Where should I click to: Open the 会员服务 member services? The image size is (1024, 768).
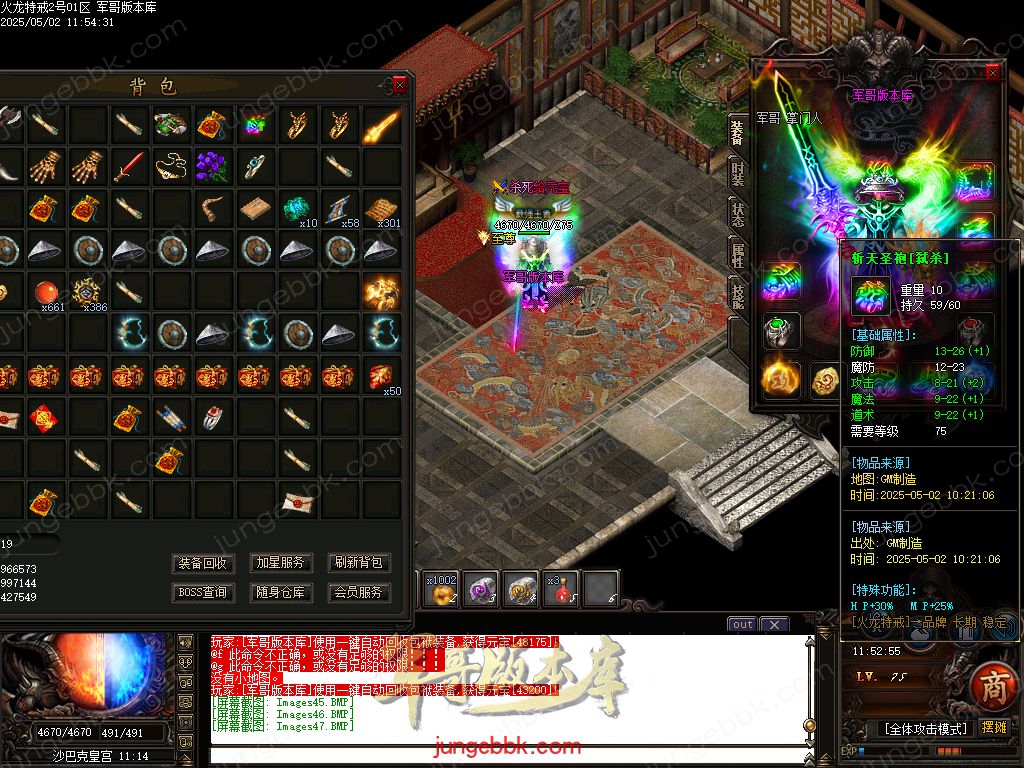click(x=359, y=592)
